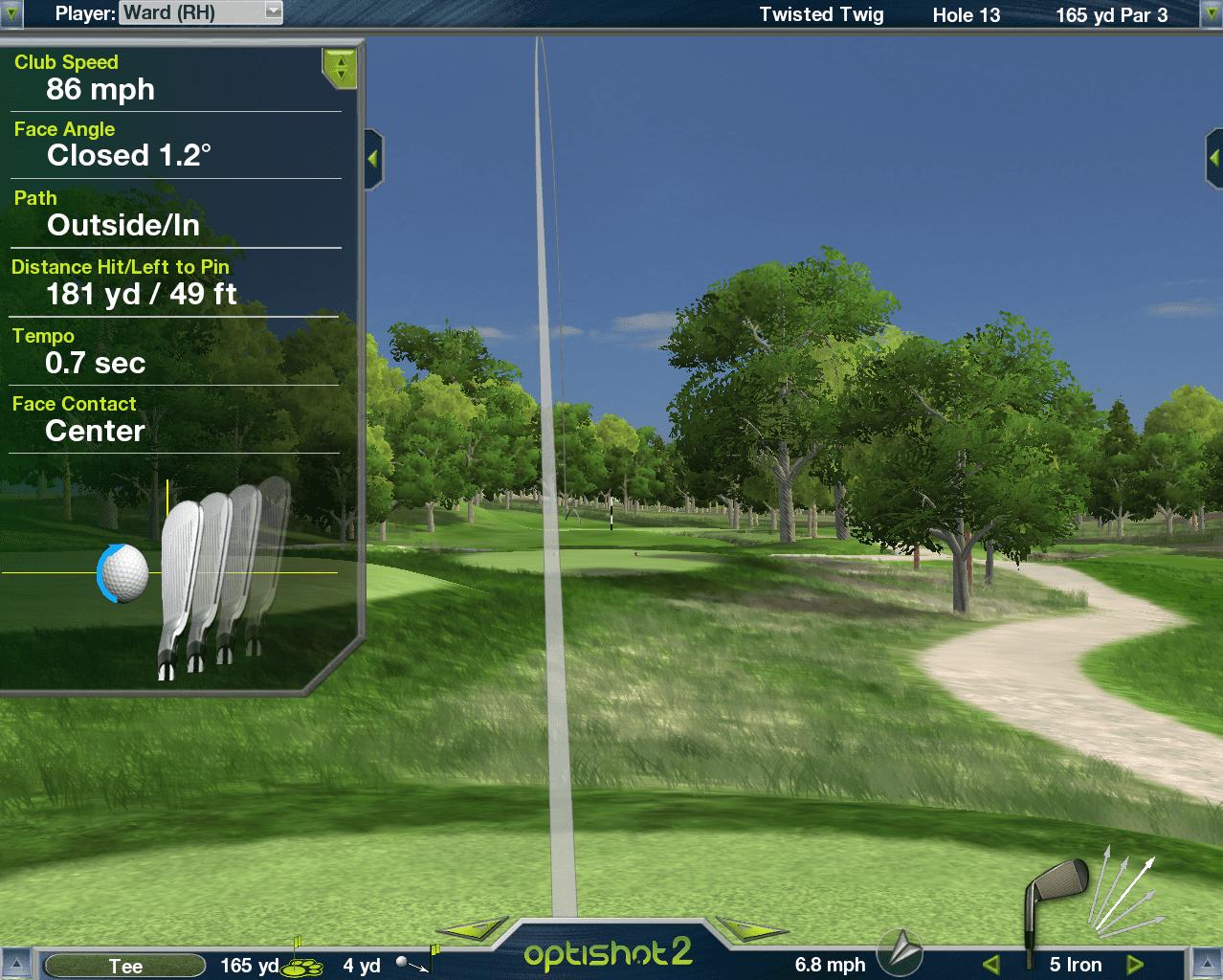The width and height of the screenshot is (1223, 980).
Task: Expand the right-edge side panel arrow tab
Action: click(1213, 158)
